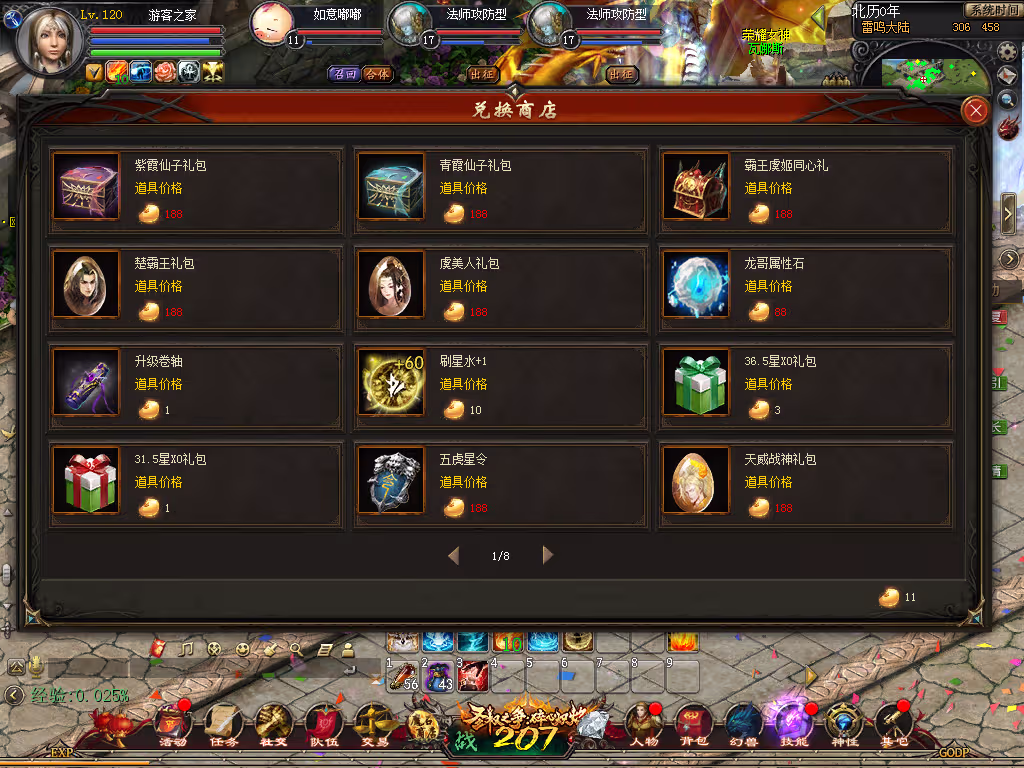Pick the 霸王虞姬同心礼 treasure chest item

[695, 186]
